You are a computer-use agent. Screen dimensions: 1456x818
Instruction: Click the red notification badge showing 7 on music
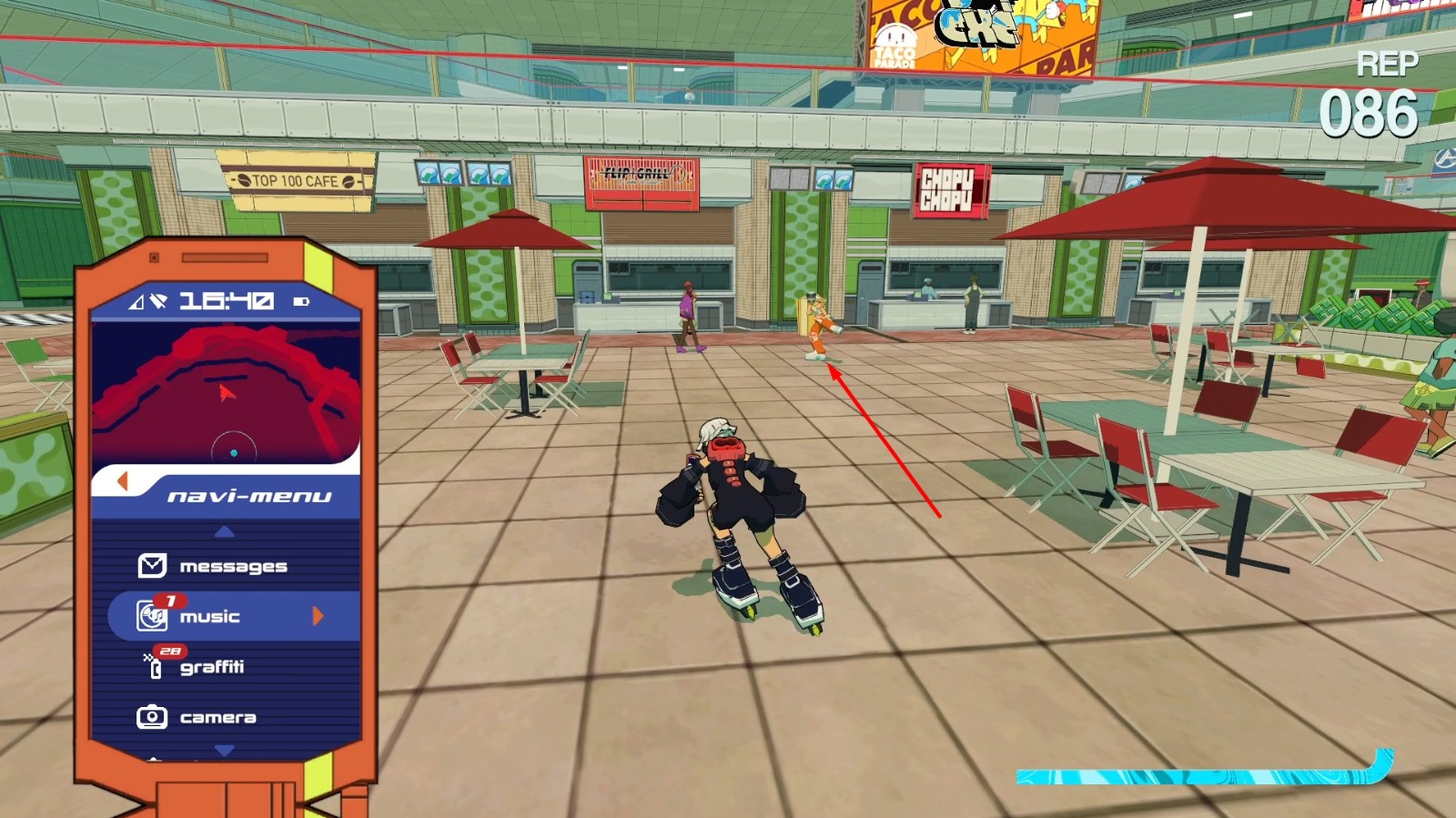tap(172, 601)
